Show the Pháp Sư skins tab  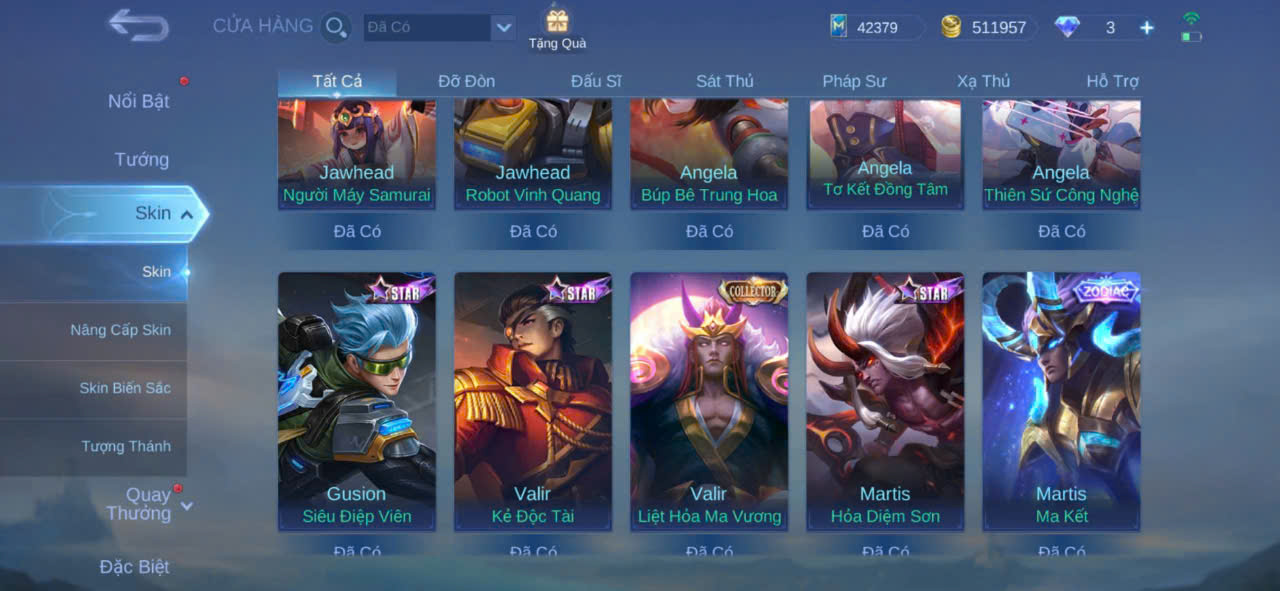click(x=854, y=81)
